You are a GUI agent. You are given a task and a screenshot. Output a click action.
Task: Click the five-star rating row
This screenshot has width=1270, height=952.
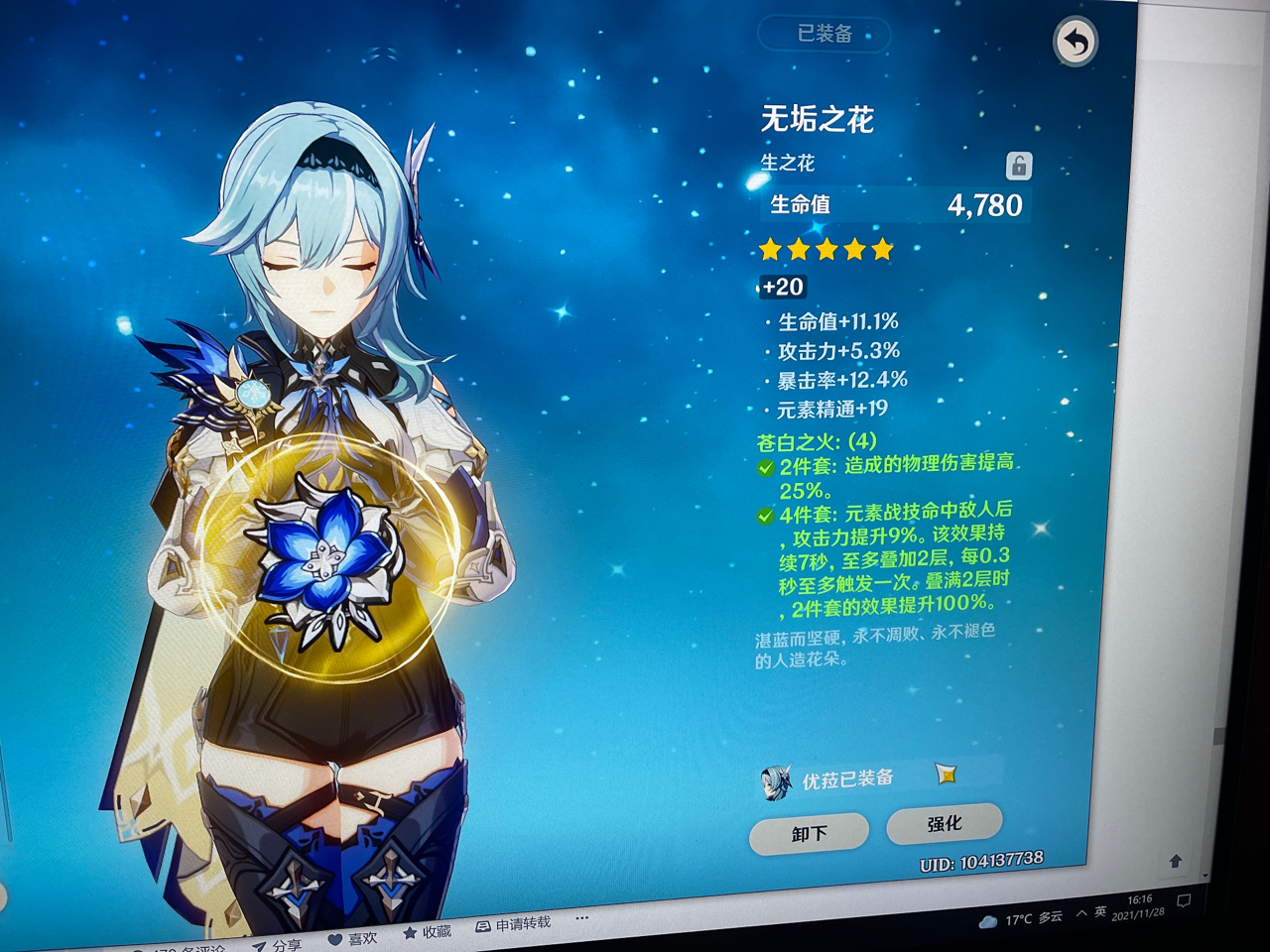click(825, 250)
